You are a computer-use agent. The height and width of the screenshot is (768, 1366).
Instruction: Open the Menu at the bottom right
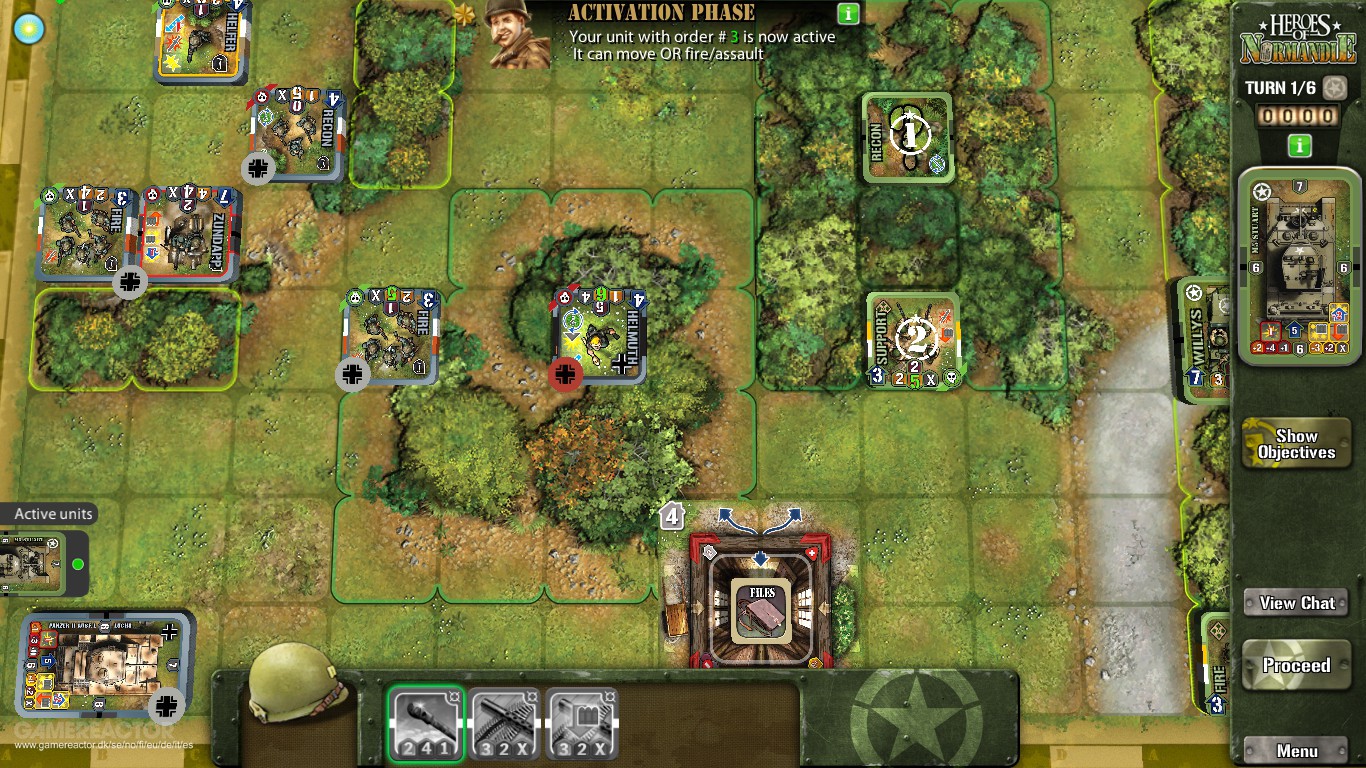(1296, 750)
